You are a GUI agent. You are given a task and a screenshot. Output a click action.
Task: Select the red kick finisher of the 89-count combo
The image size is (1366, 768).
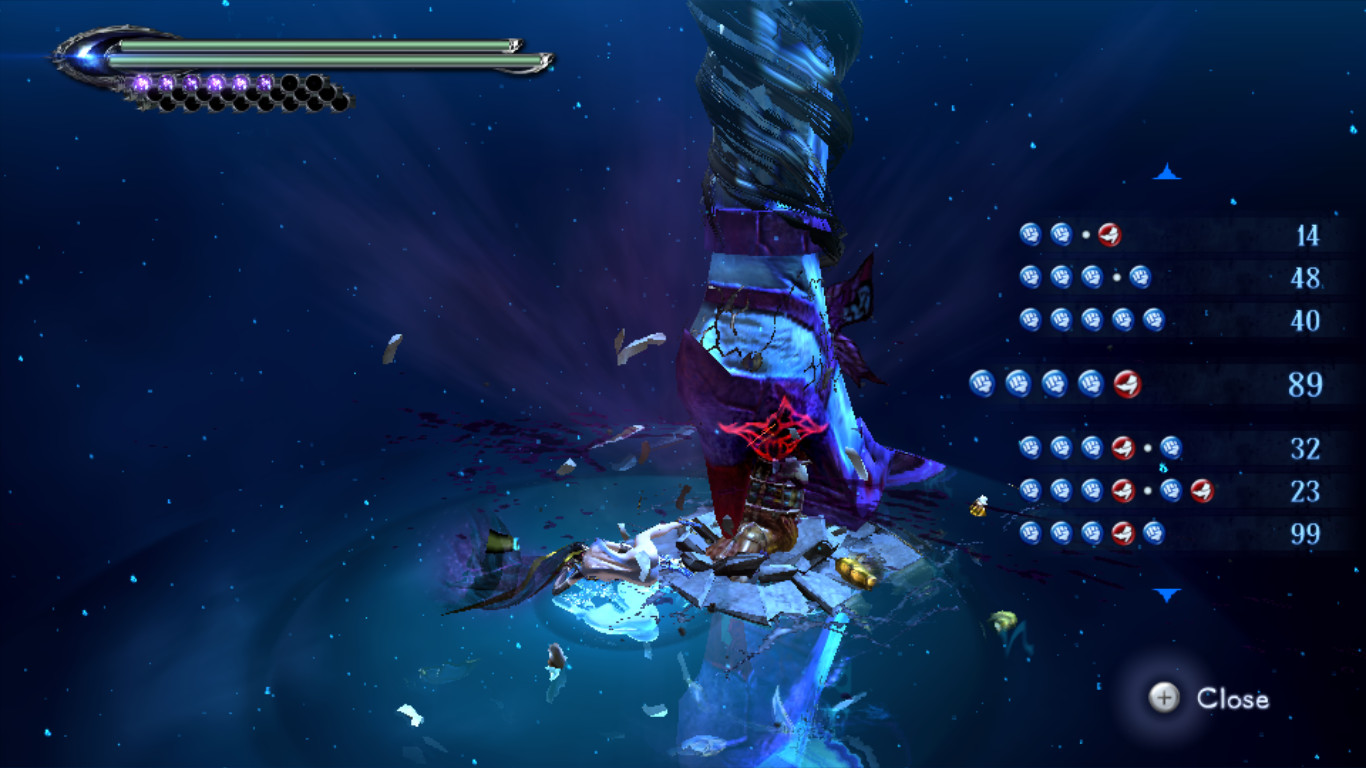click(x=1128, y=383)
